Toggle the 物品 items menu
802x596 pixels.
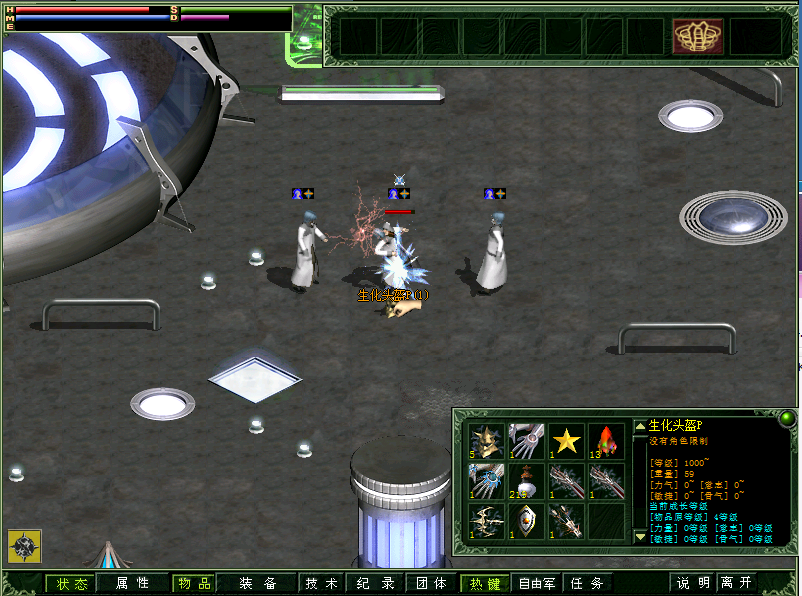(x=192, y=583)
